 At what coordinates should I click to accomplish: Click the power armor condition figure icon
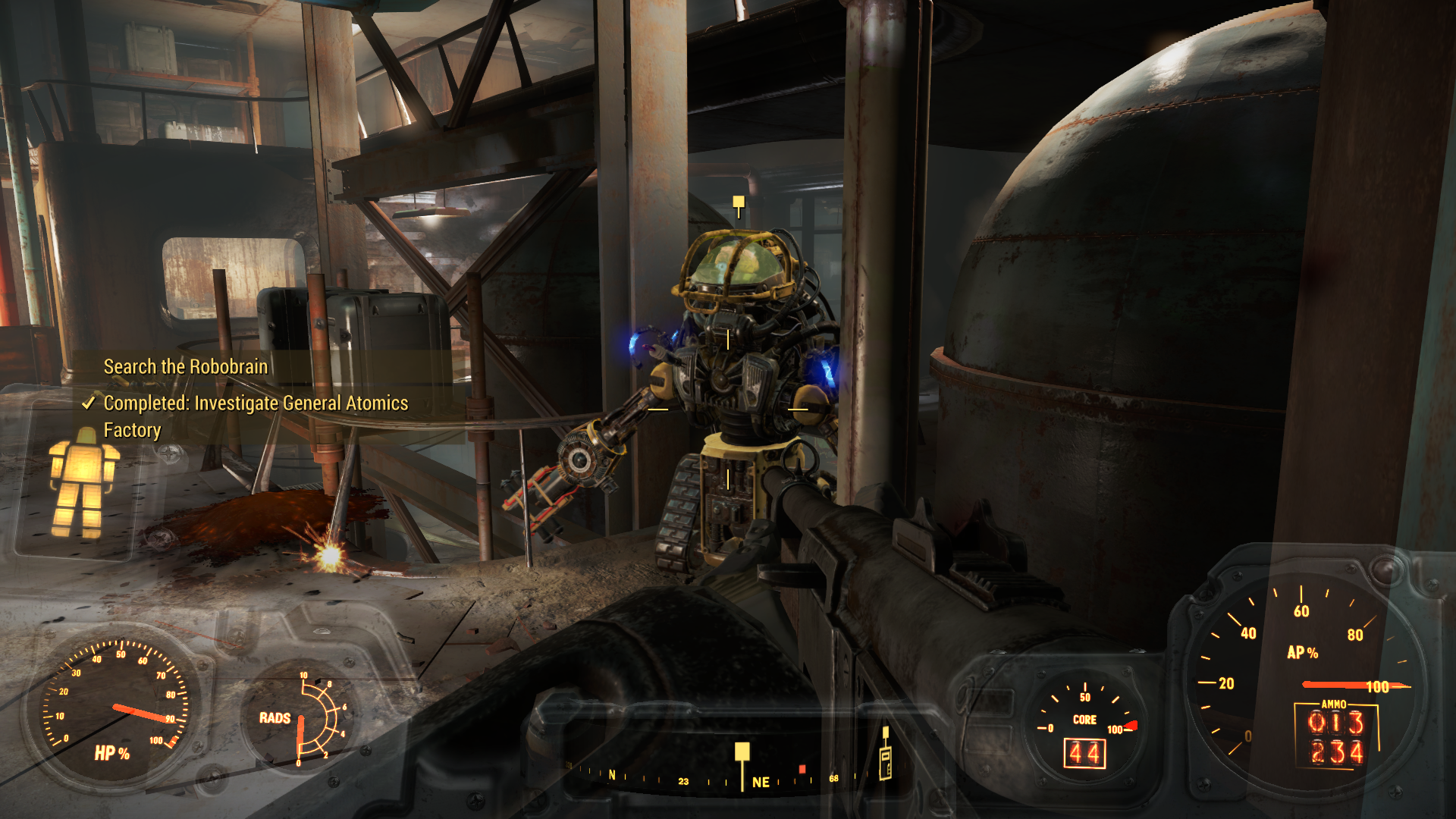click(82, 482)
